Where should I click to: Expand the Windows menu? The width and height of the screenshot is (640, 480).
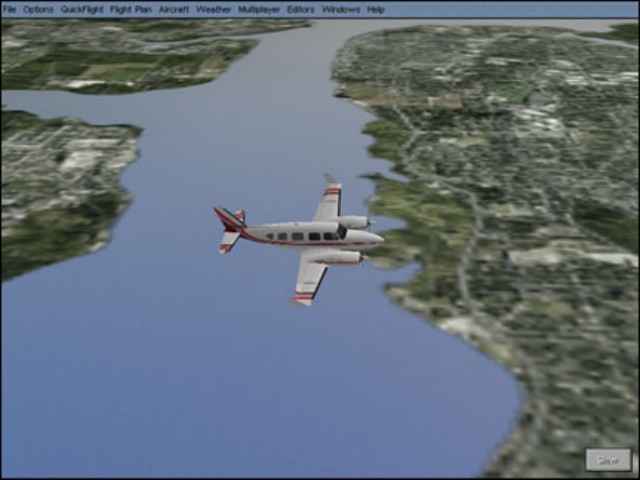[341, 9]
